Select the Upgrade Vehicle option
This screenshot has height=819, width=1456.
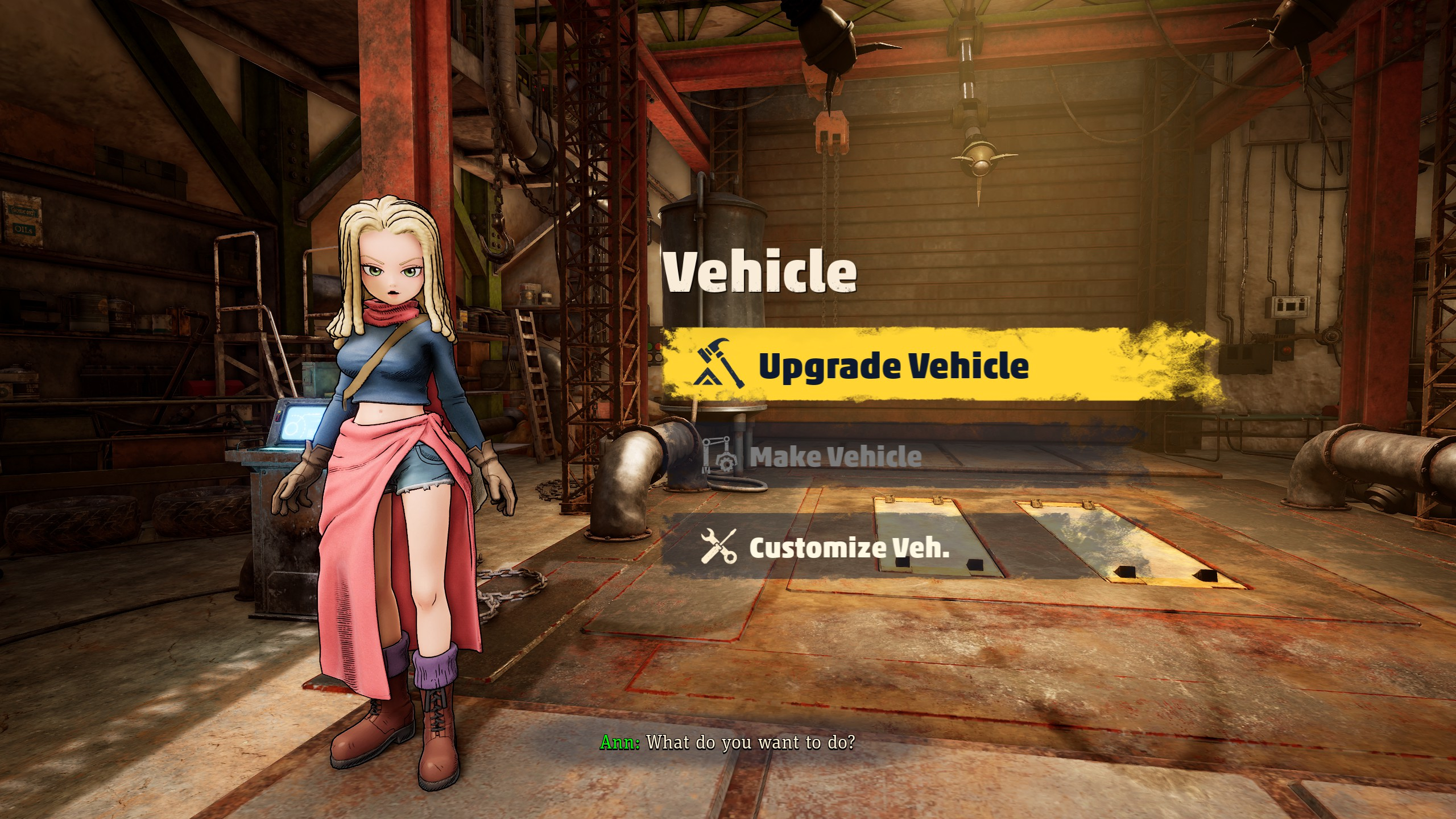pyautogui.click(x=893, y=365)
